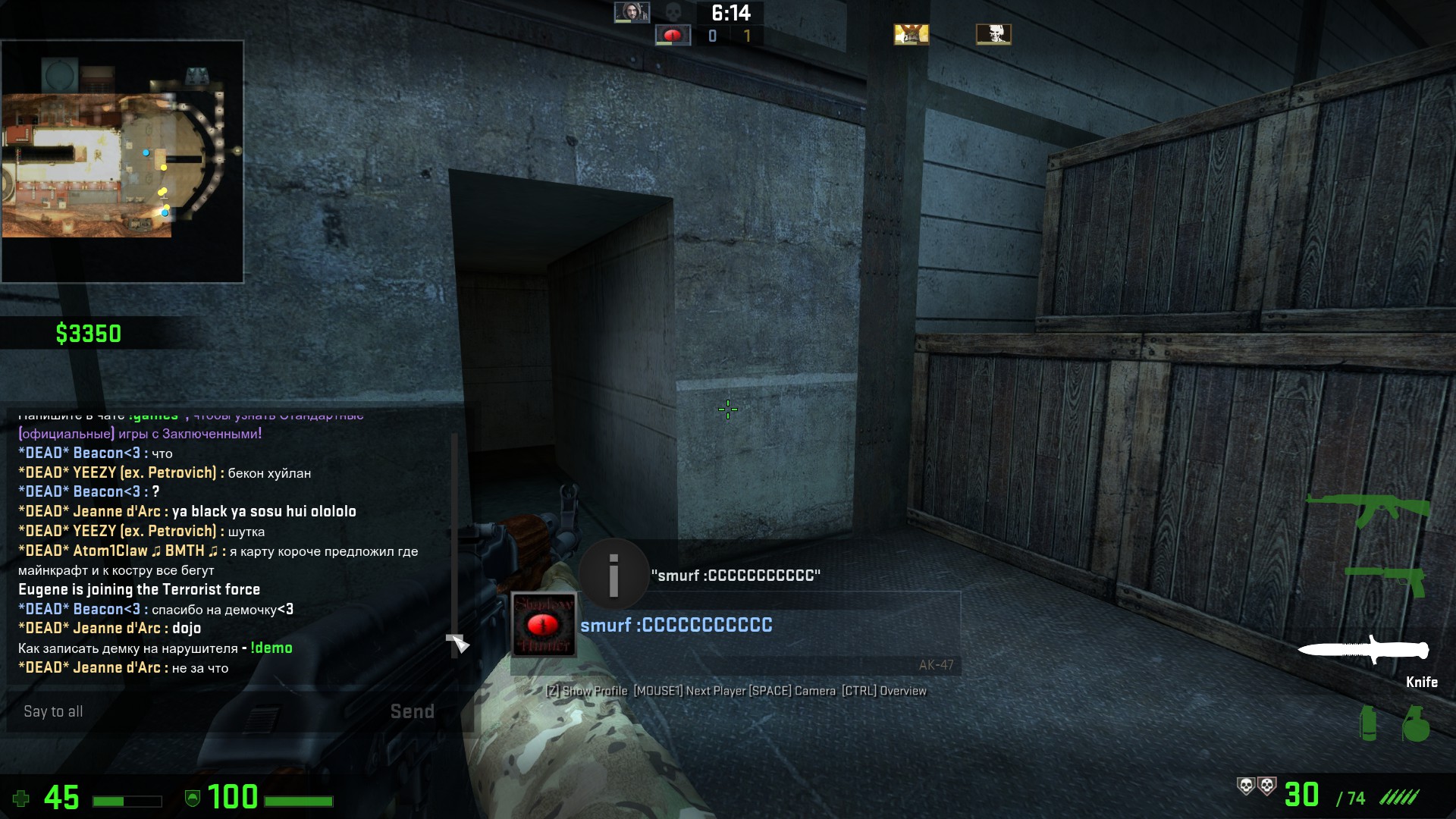Click the skull avatar in the top bar
The image size is (1456, 819).
(993, 34)
